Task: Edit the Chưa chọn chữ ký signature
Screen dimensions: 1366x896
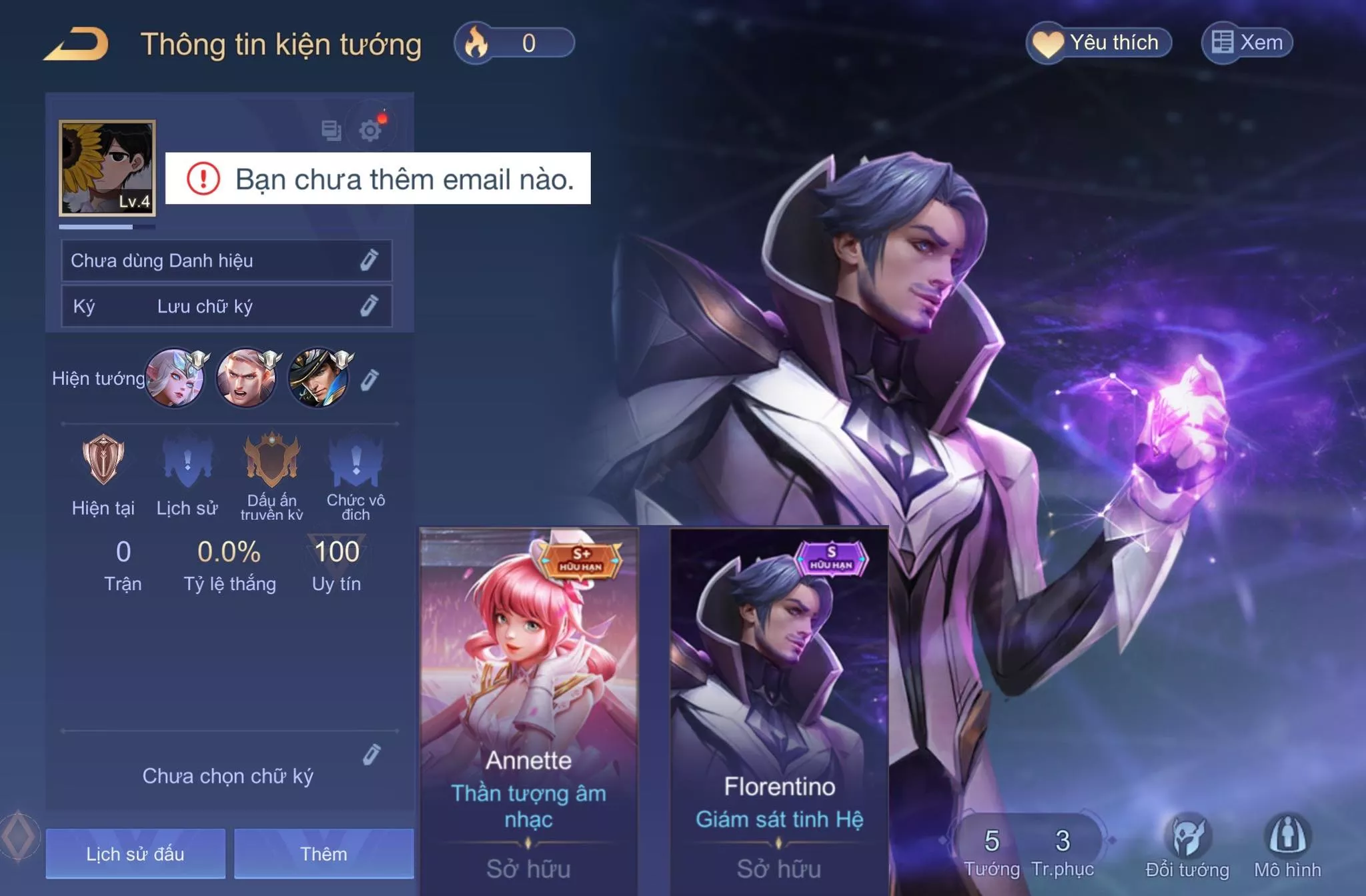Action: tap(372, 755)
